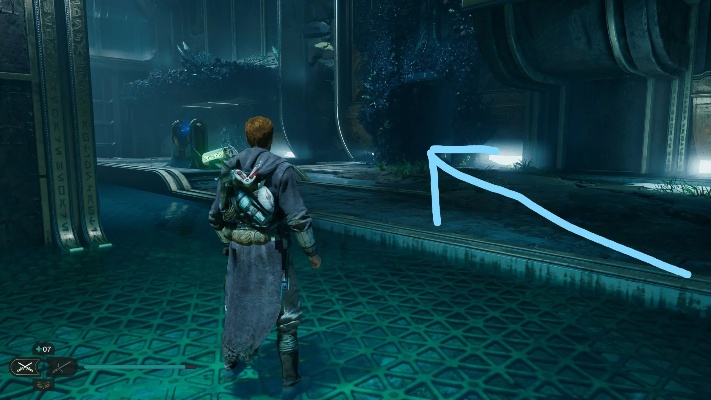Select the dual crossed lightsabers stance icon
711x400 pixels.
pyautogui.click(x=24, y=367)
